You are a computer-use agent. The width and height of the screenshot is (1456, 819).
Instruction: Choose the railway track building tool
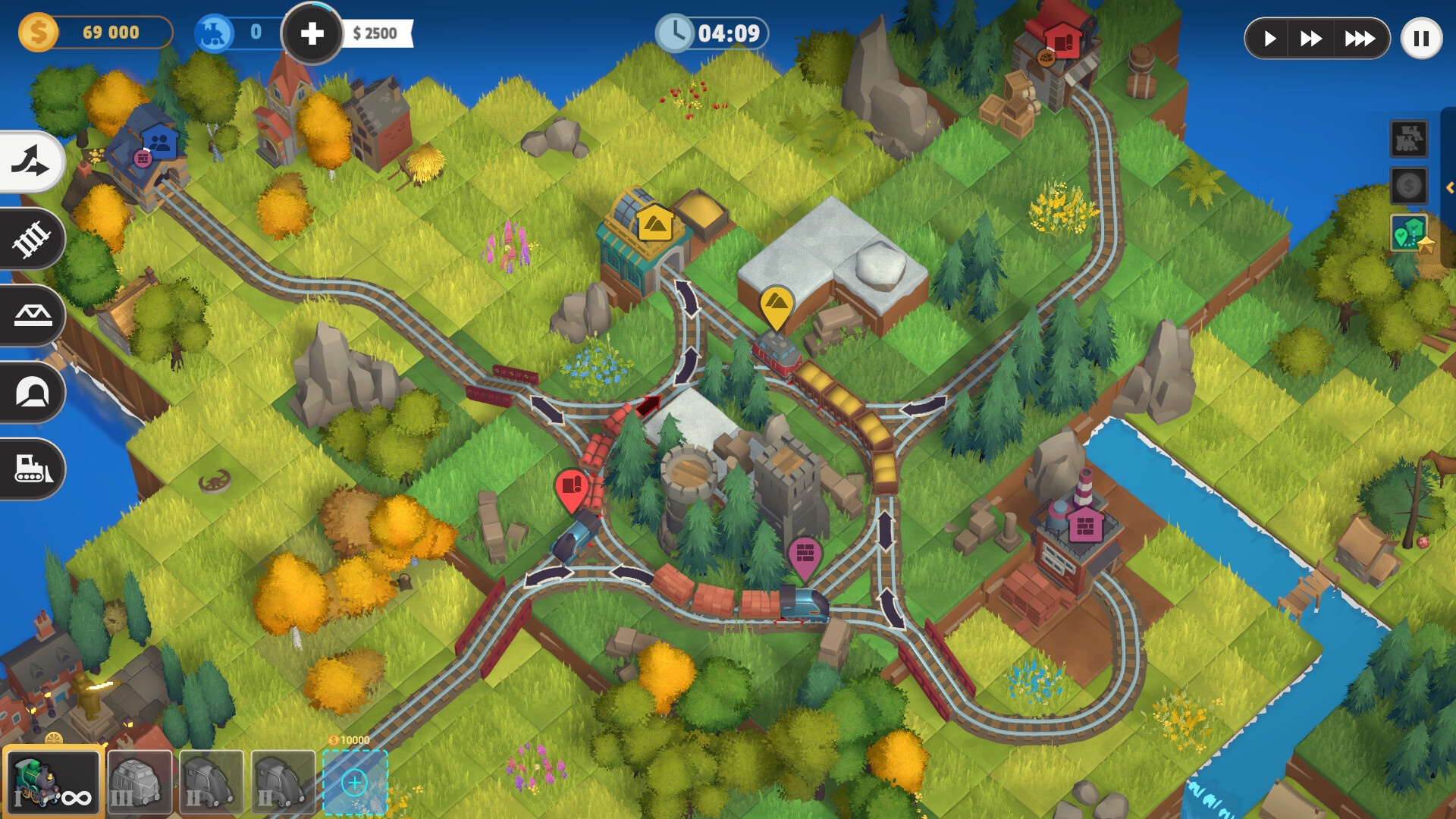(x=30, y=240)
